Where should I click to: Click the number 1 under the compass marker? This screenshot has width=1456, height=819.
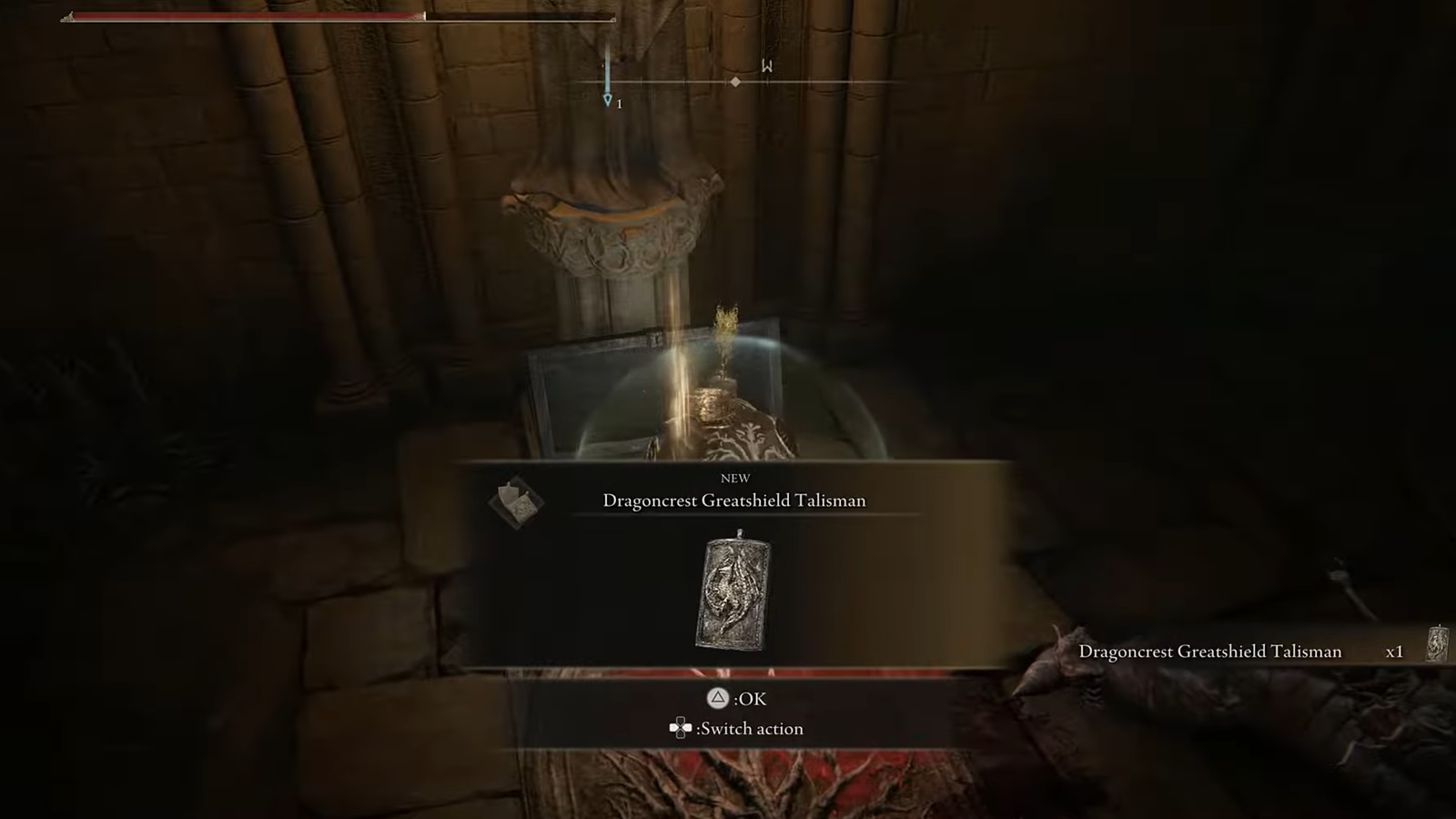point(618,104)
